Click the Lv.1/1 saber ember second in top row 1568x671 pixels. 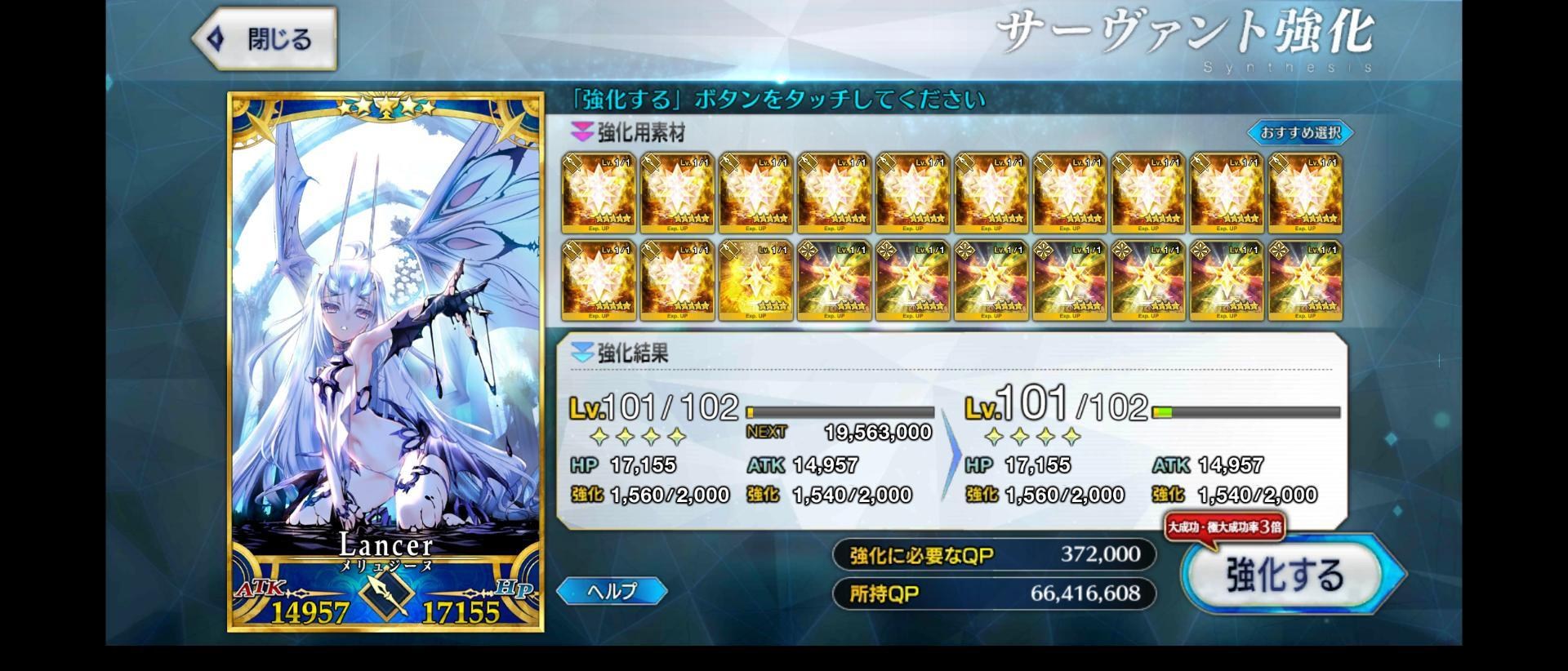point(677,193)
